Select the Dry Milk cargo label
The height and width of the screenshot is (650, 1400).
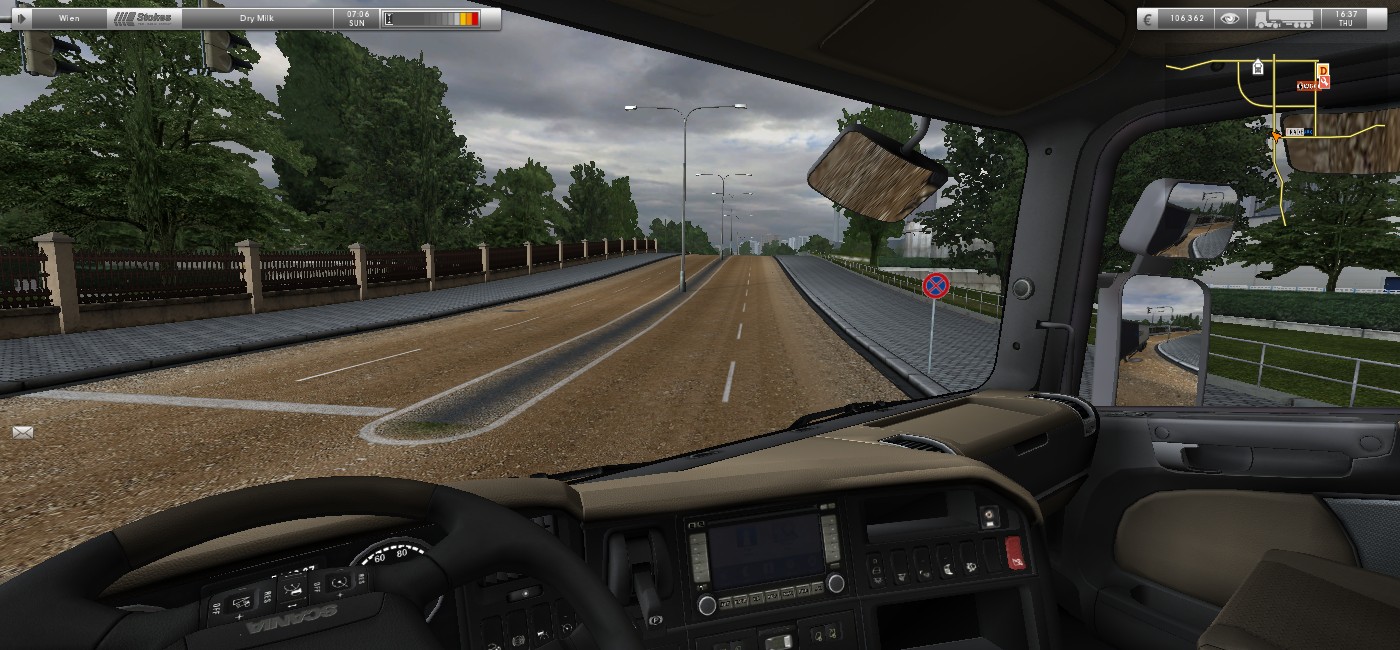257,18
